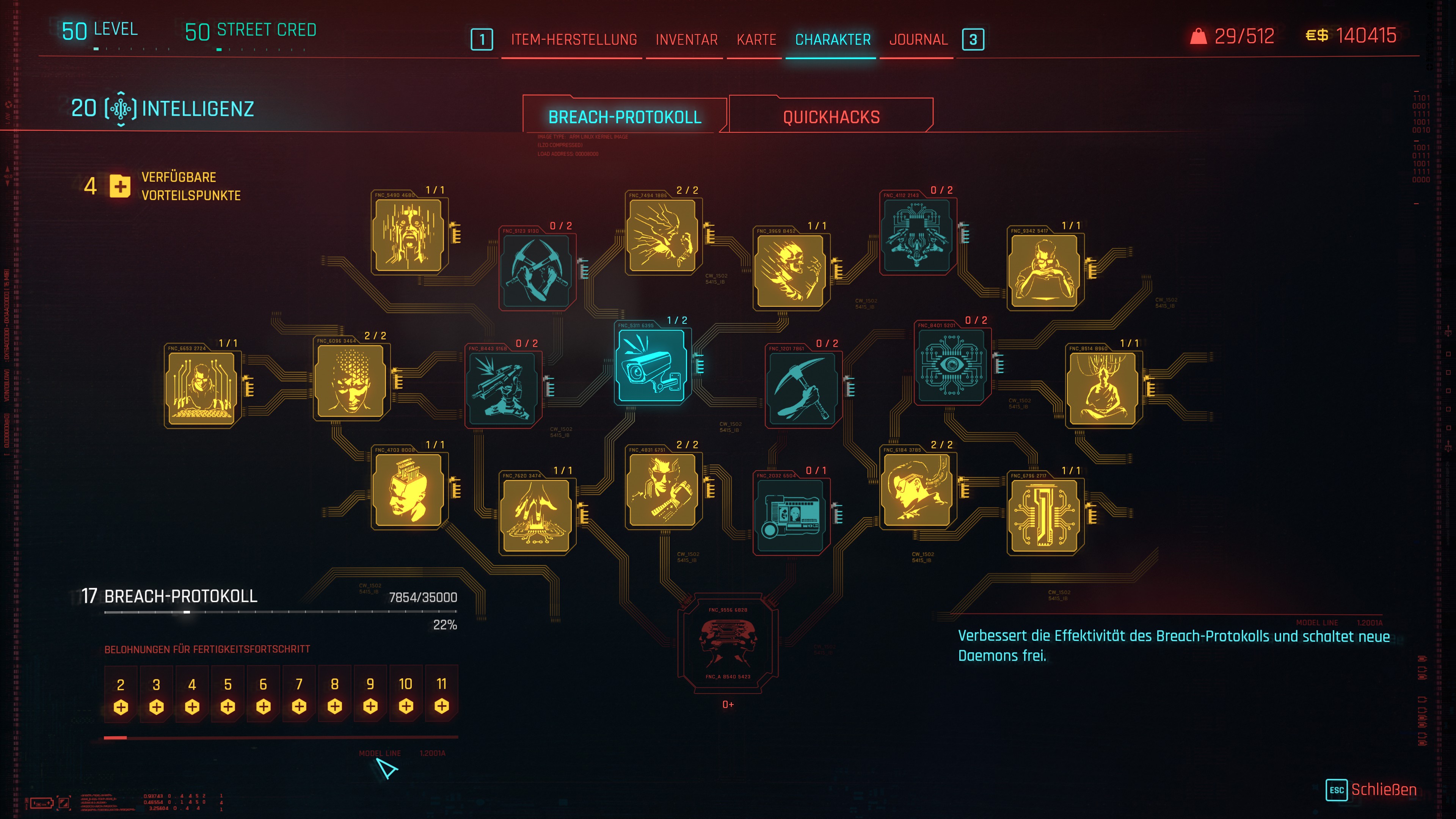Pick the flaming skull perk
The height and width of the screenshot is (819, 1456).
click(790, 271)
